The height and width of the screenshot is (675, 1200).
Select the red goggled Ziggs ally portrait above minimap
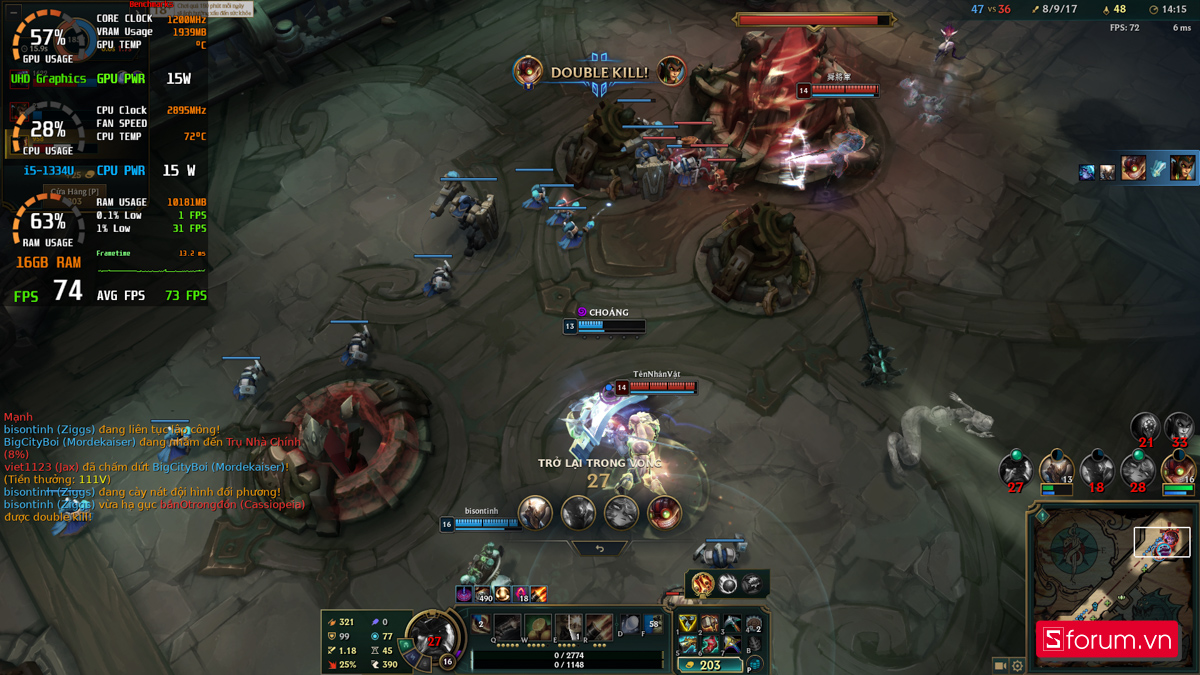[1177, 470]
